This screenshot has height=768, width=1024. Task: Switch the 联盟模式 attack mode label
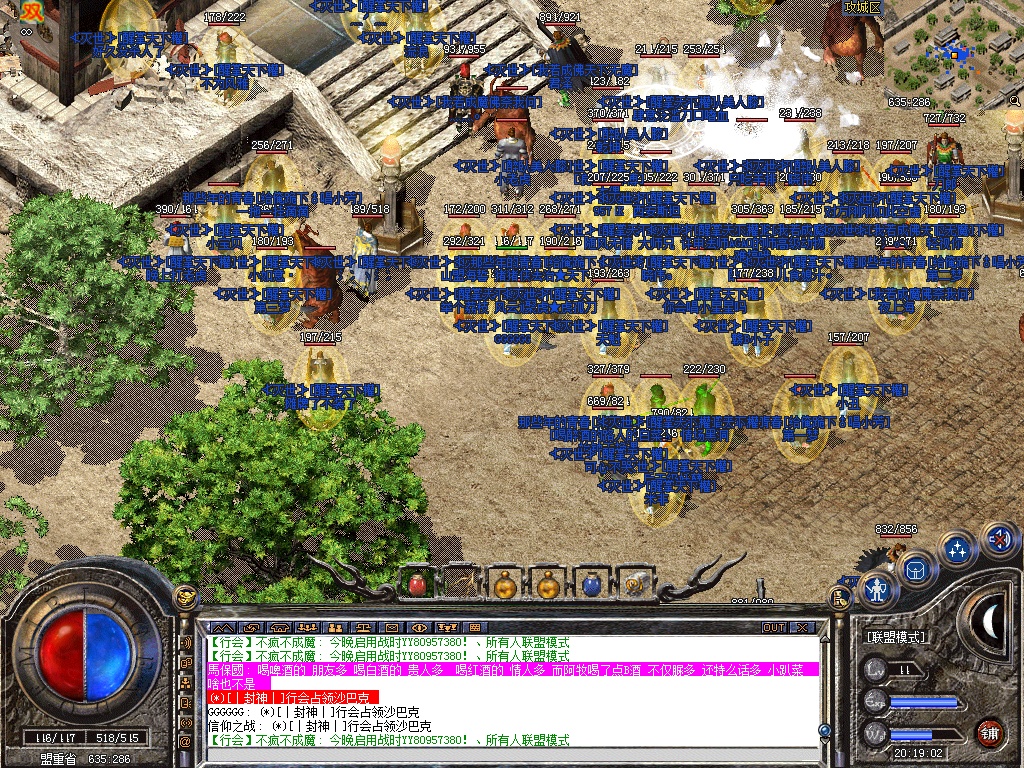[x=895, y=637]
